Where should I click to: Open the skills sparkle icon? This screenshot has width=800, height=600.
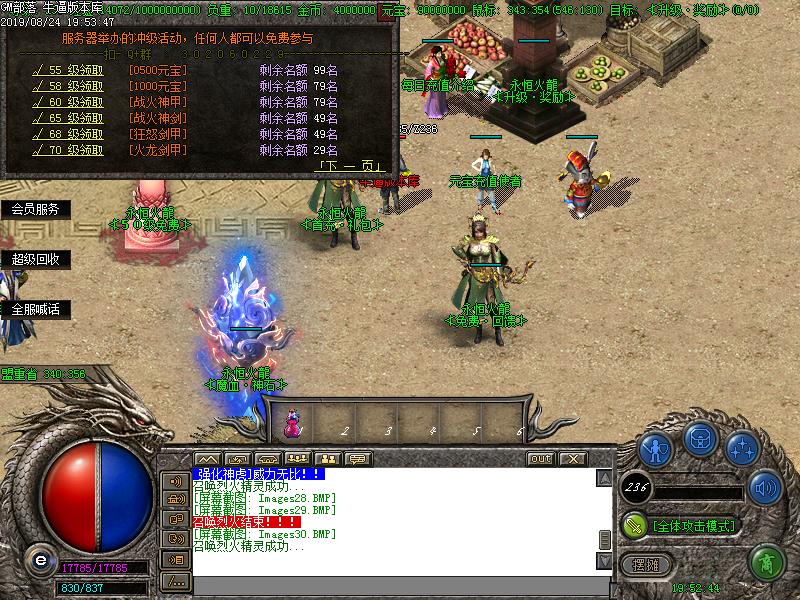pyautogui.click(x=743, y=448)
